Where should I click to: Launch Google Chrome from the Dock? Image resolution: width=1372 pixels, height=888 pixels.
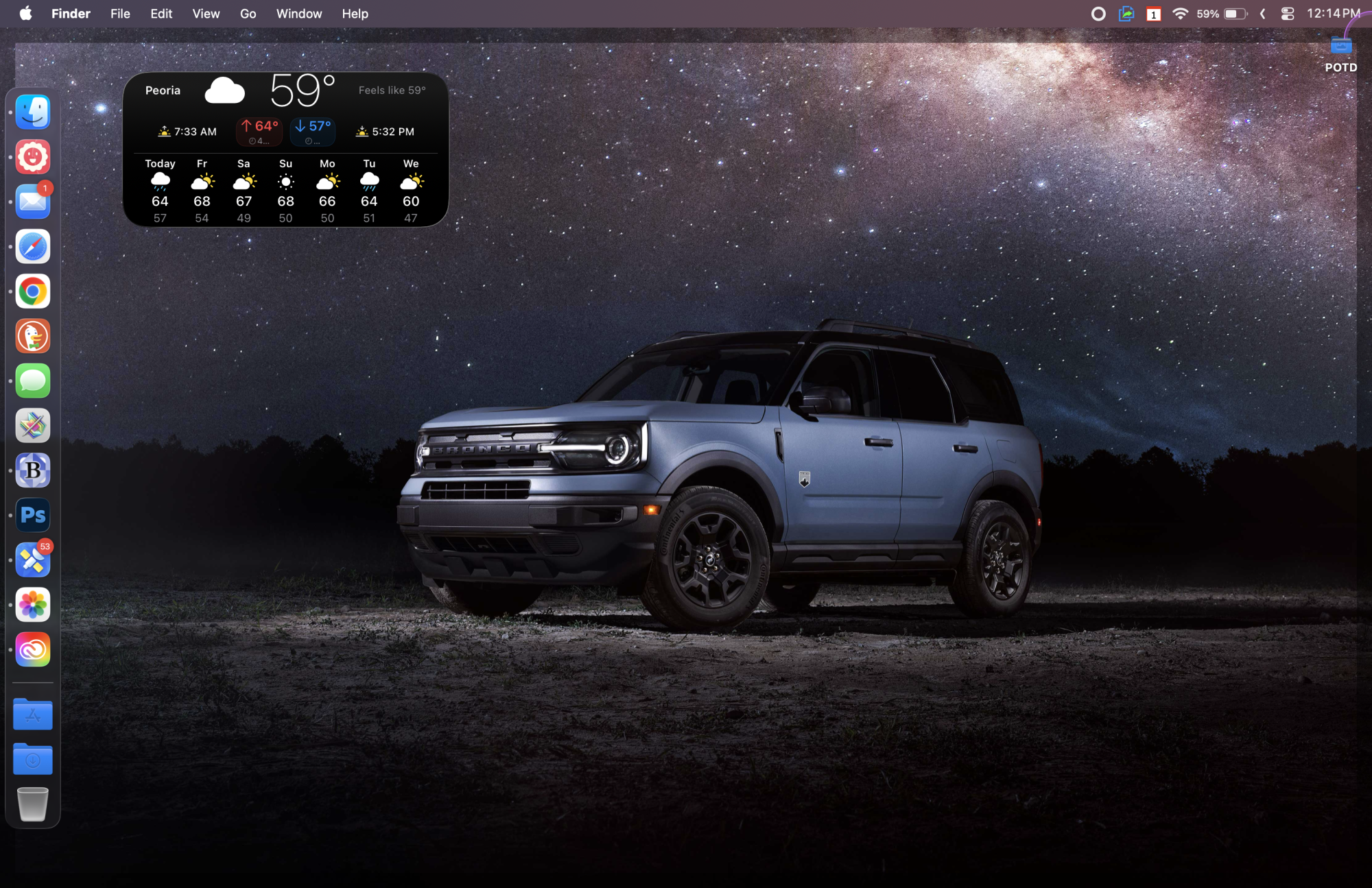(x=33, y=291)
